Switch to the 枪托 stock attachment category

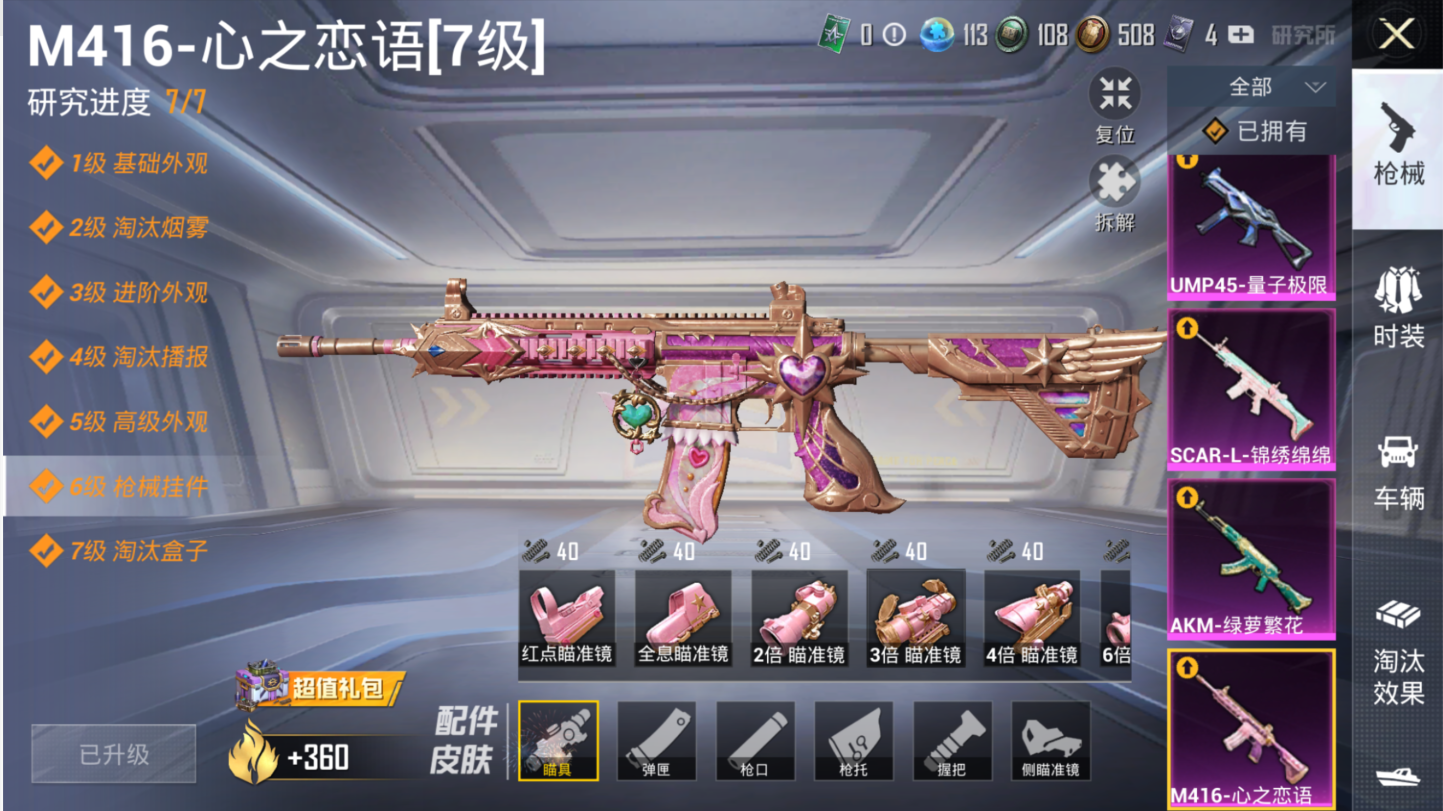click(x=853, y=741)
